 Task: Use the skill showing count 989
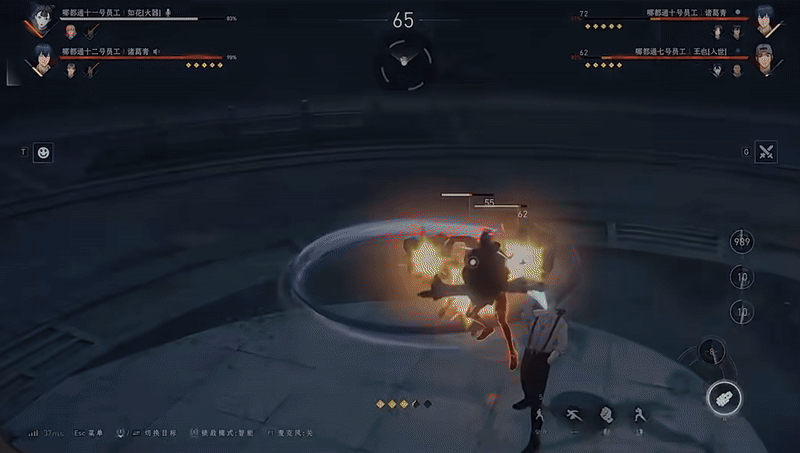tap(742, 242)
